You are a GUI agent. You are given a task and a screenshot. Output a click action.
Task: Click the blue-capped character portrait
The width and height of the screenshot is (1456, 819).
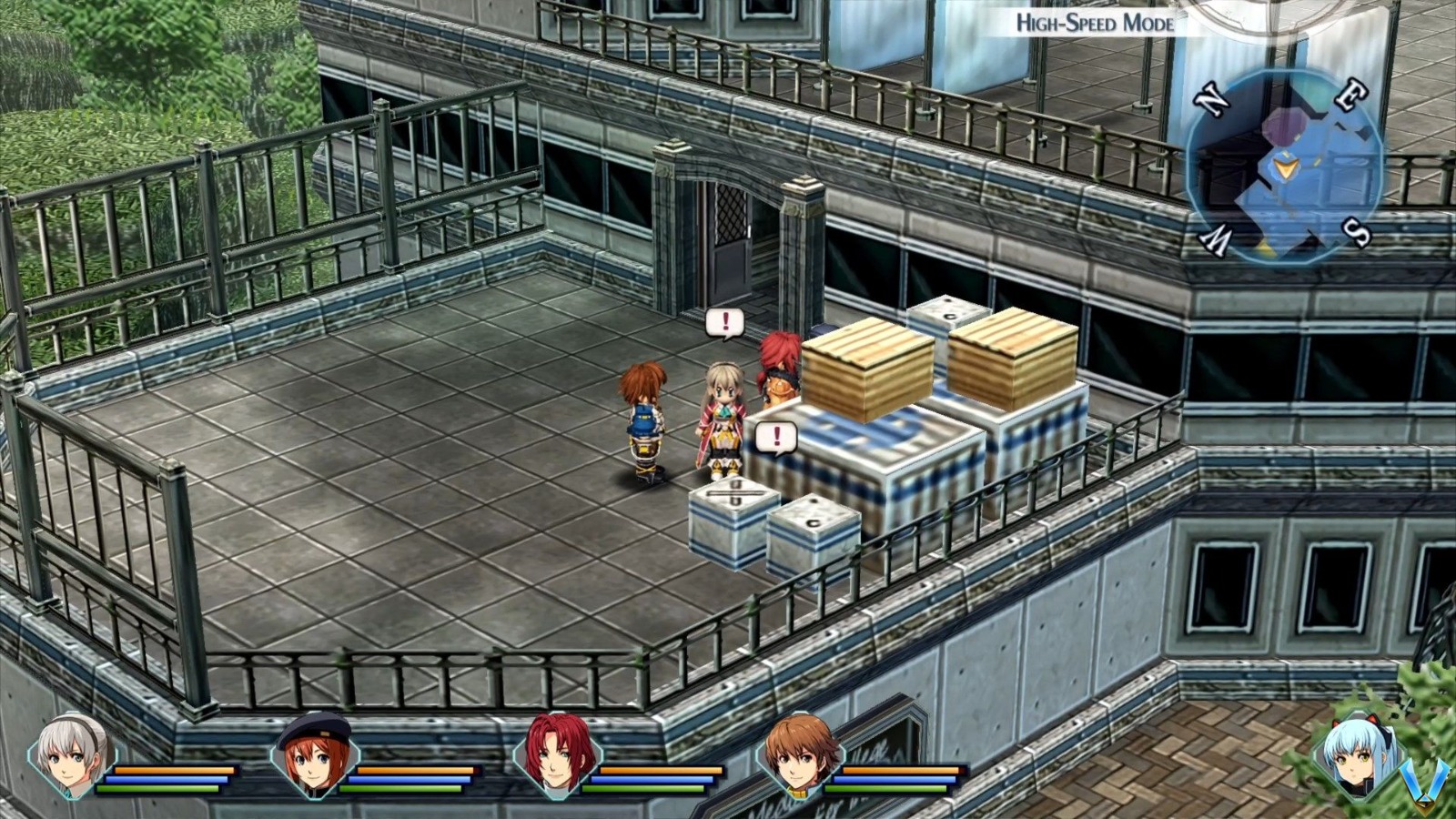click(314, 764)
